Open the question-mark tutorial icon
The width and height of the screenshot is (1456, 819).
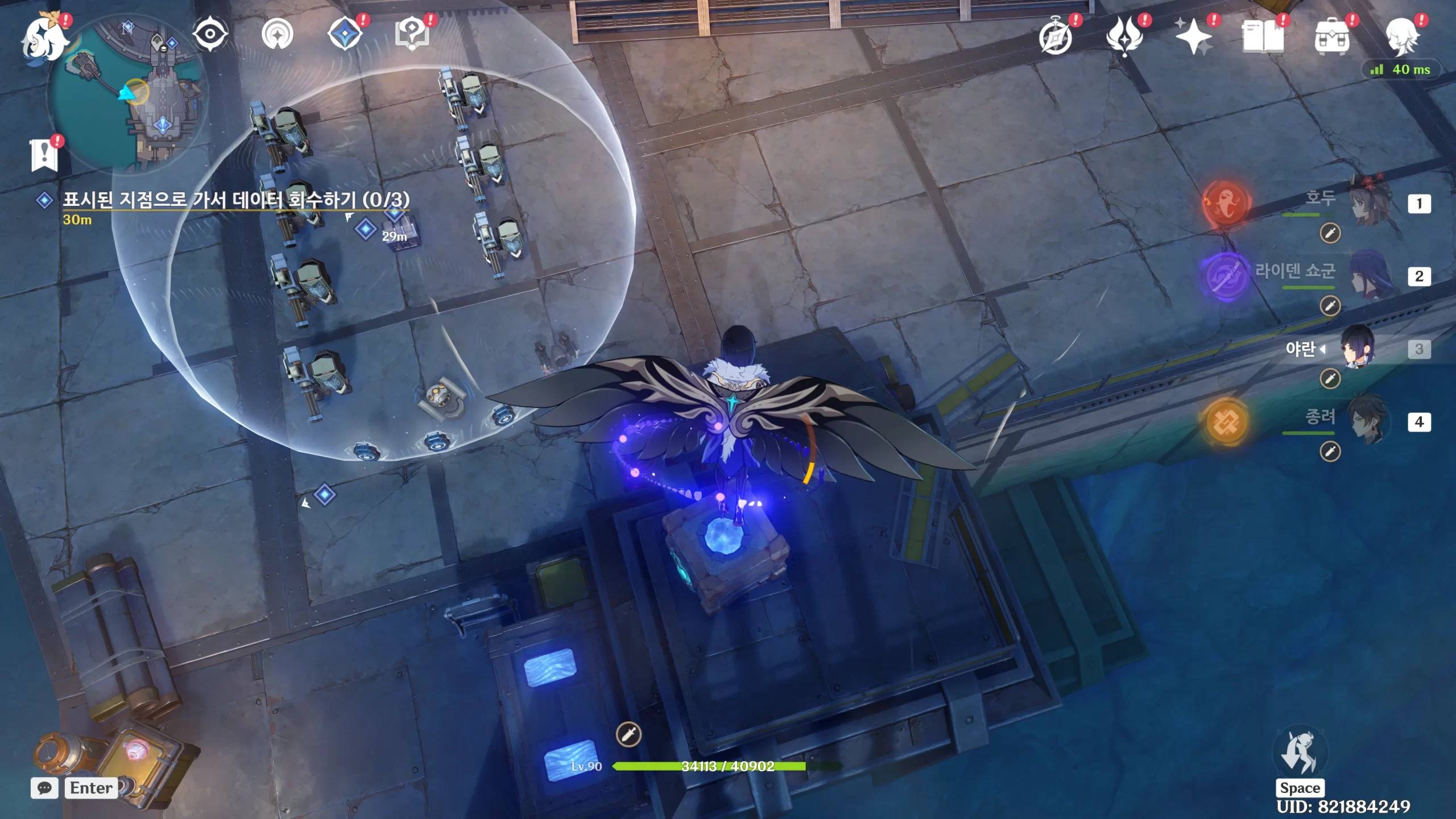pyautogui.click(x=412, y=34)
